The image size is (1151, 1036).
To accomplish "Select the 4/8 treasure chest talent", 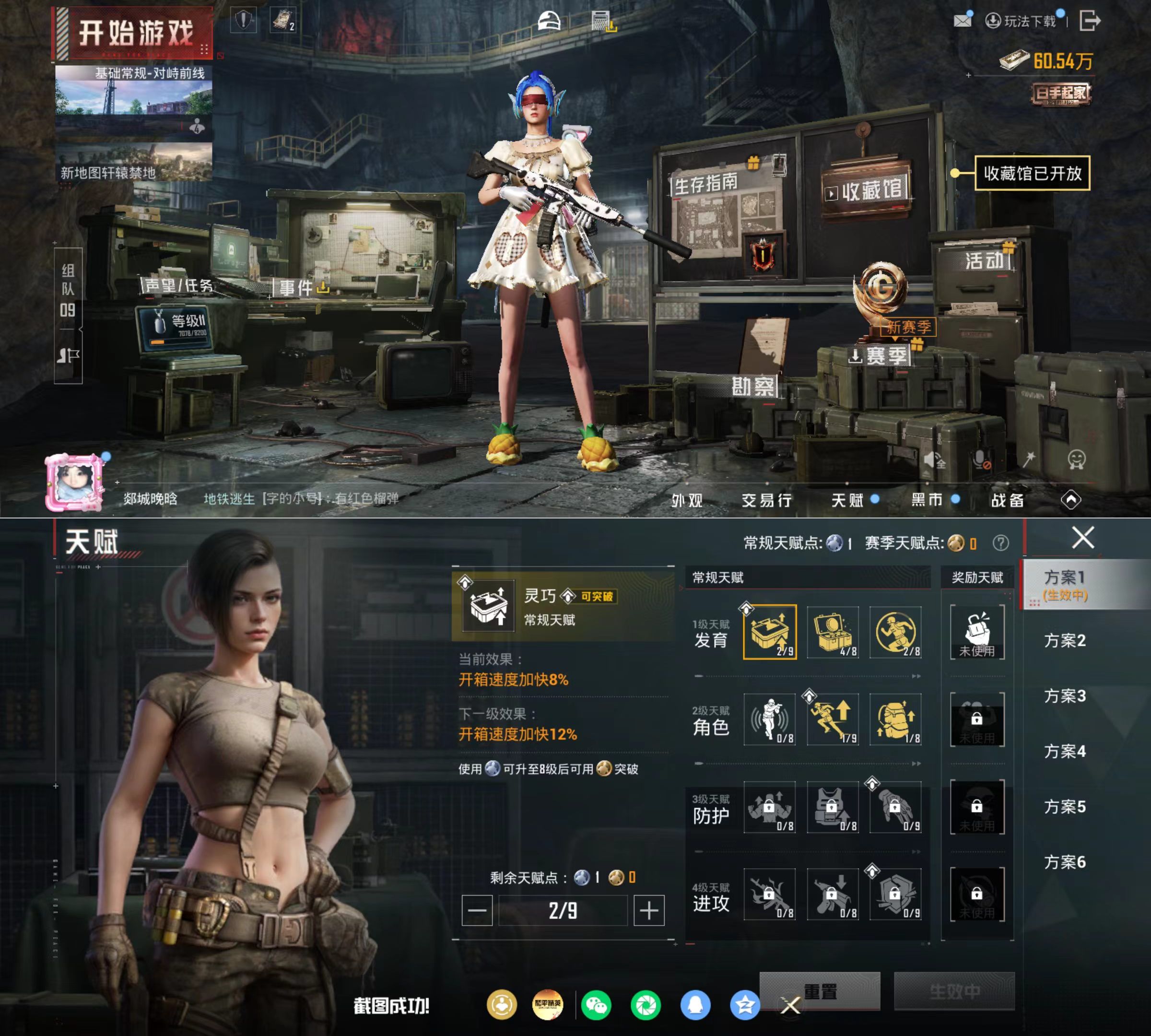I will pyautogui.click(x=833, y=632).
